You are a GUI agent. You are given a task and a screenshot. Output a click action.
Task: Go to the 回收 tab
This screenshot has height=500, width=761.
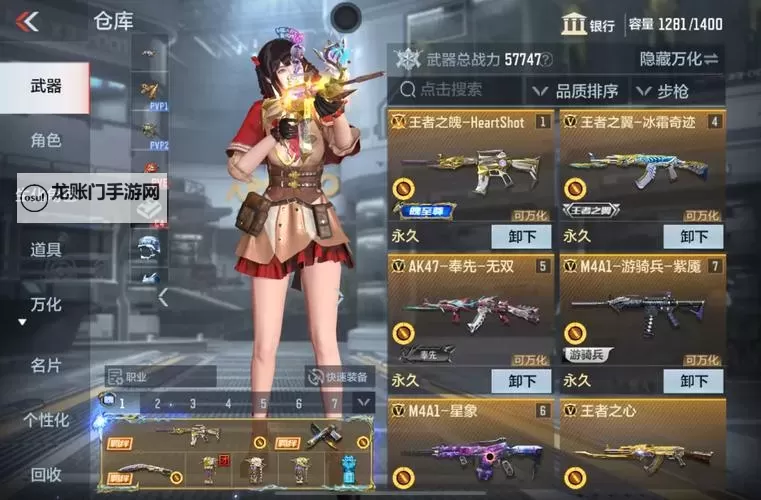click(45, 474)
